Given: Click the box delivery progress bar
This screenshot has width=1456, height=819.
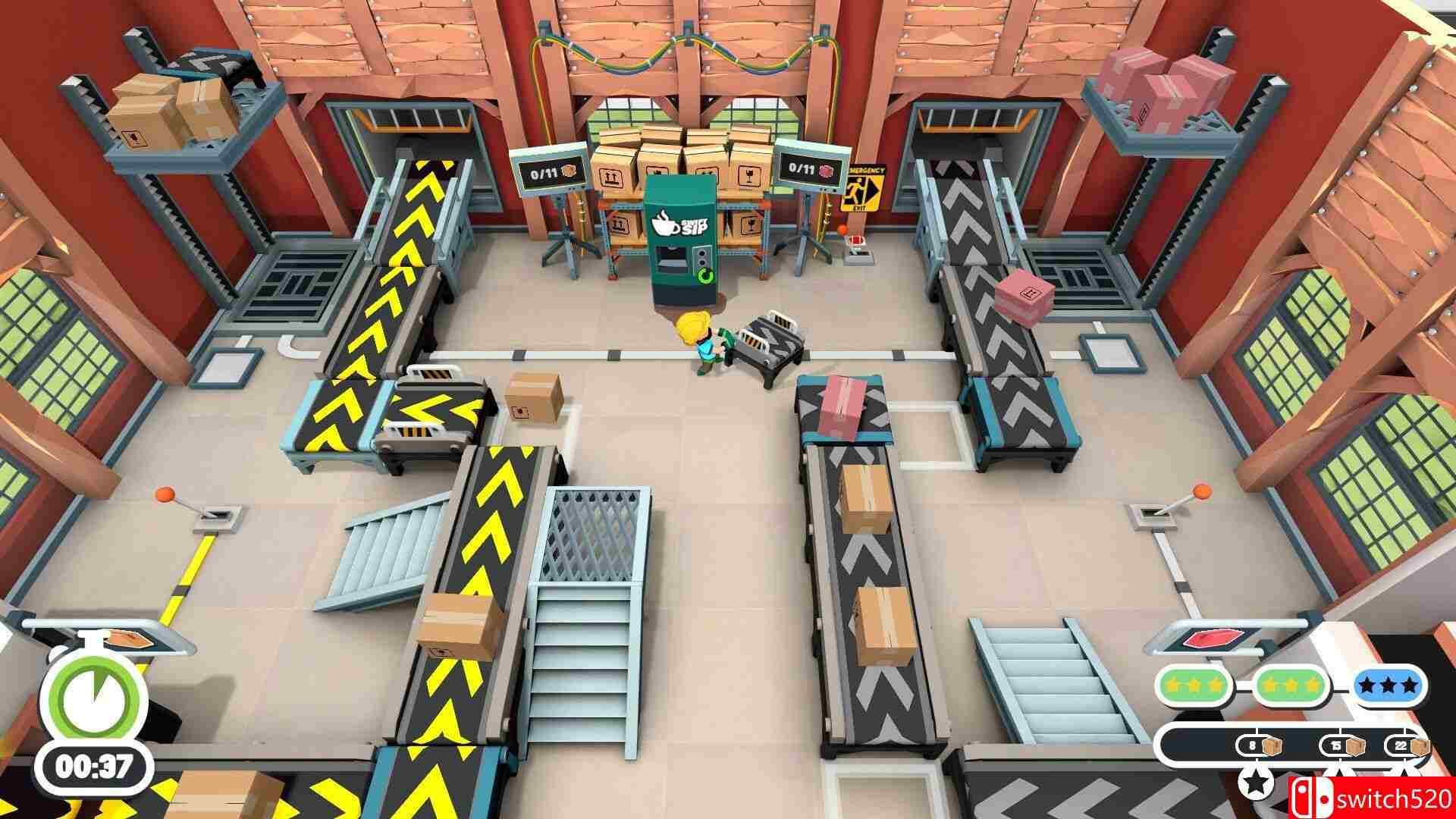Looking at the screenshot, I should point(1213,743).
